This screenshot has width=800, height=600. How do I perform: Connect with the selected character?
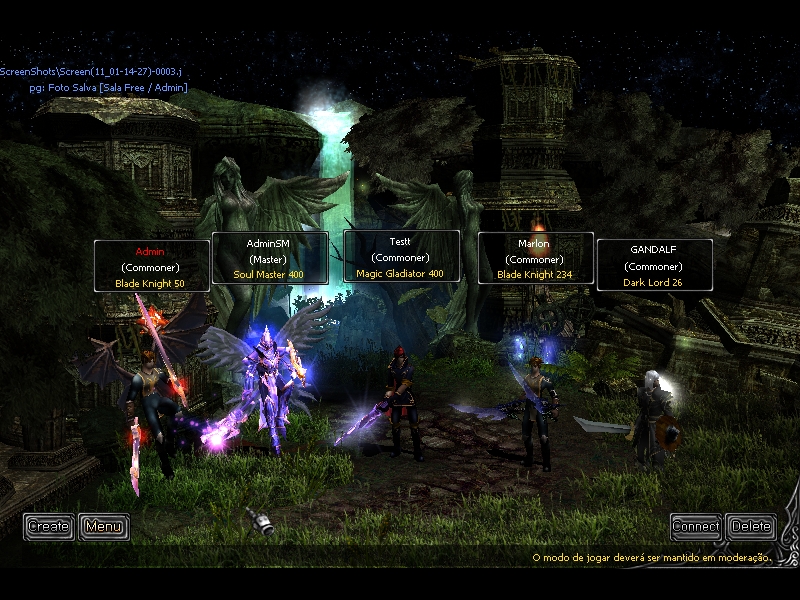pyautogui.click(x=696, y=526)
